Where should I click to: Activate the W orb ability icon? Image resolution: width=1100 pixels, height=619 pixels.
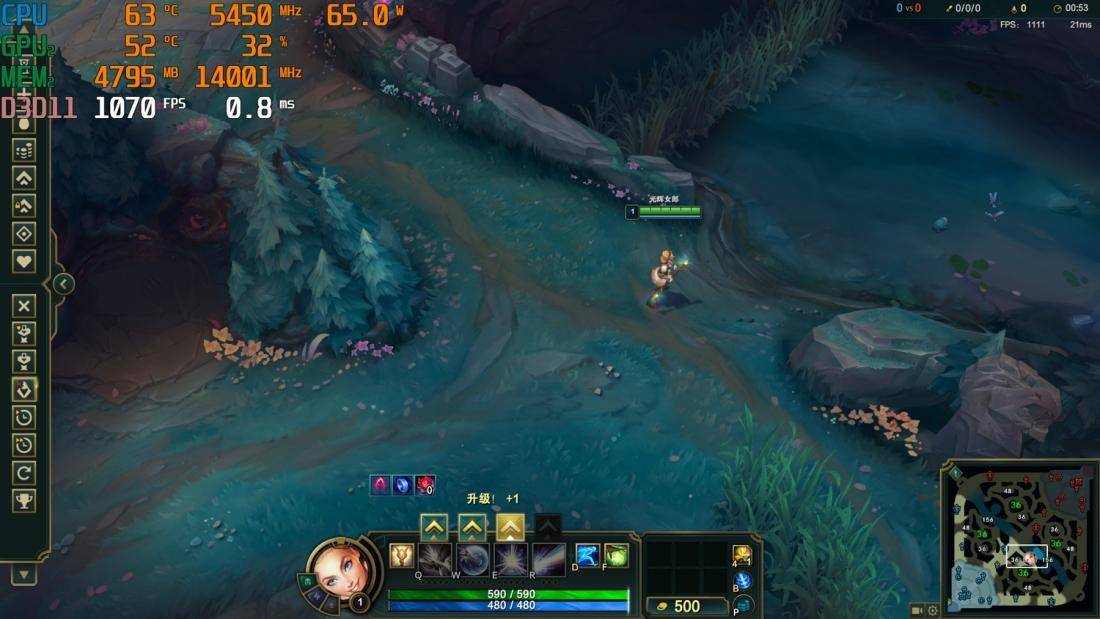(x=472, y=558)
